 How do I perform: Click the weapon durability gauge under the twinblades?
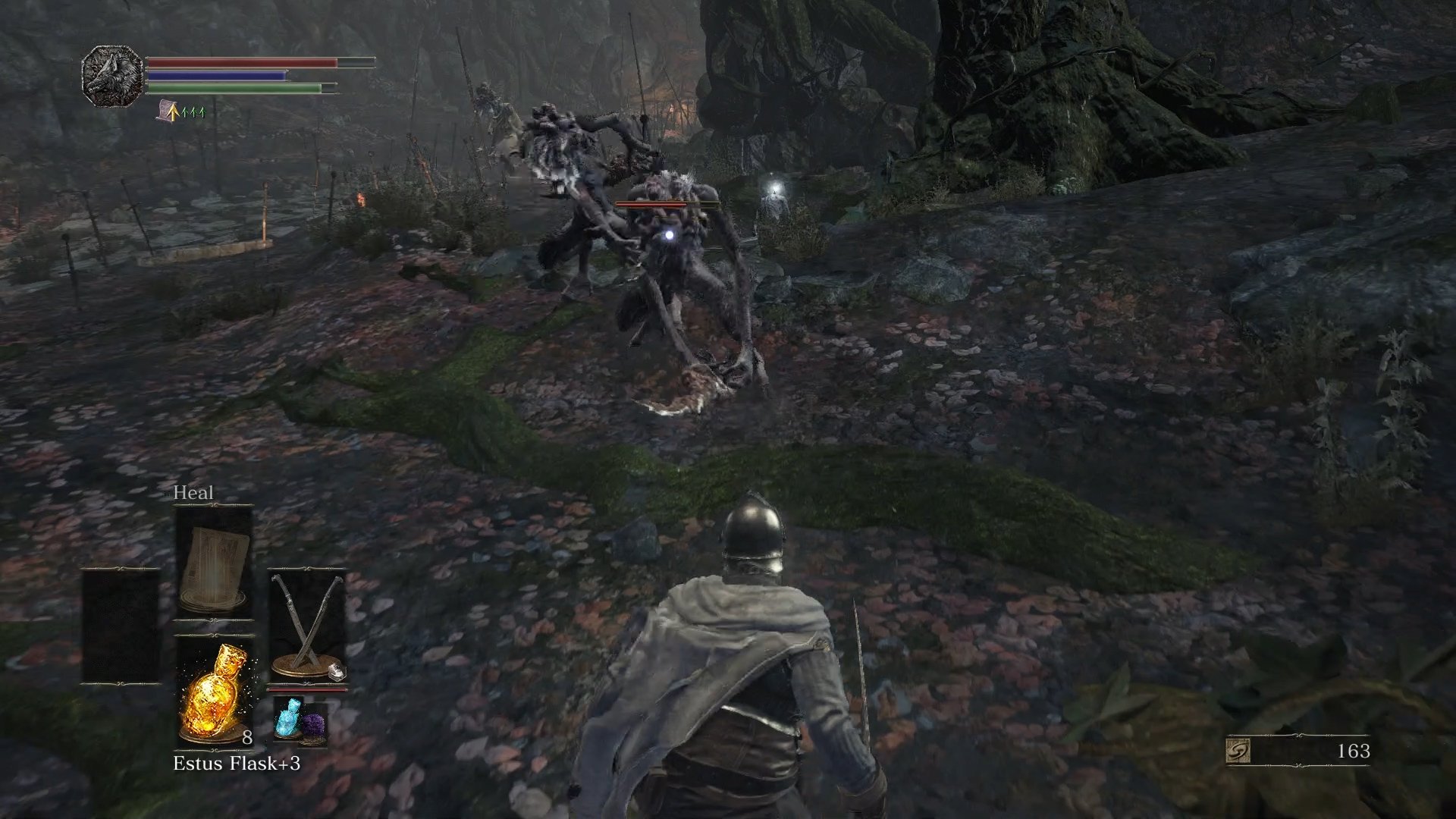308,689
